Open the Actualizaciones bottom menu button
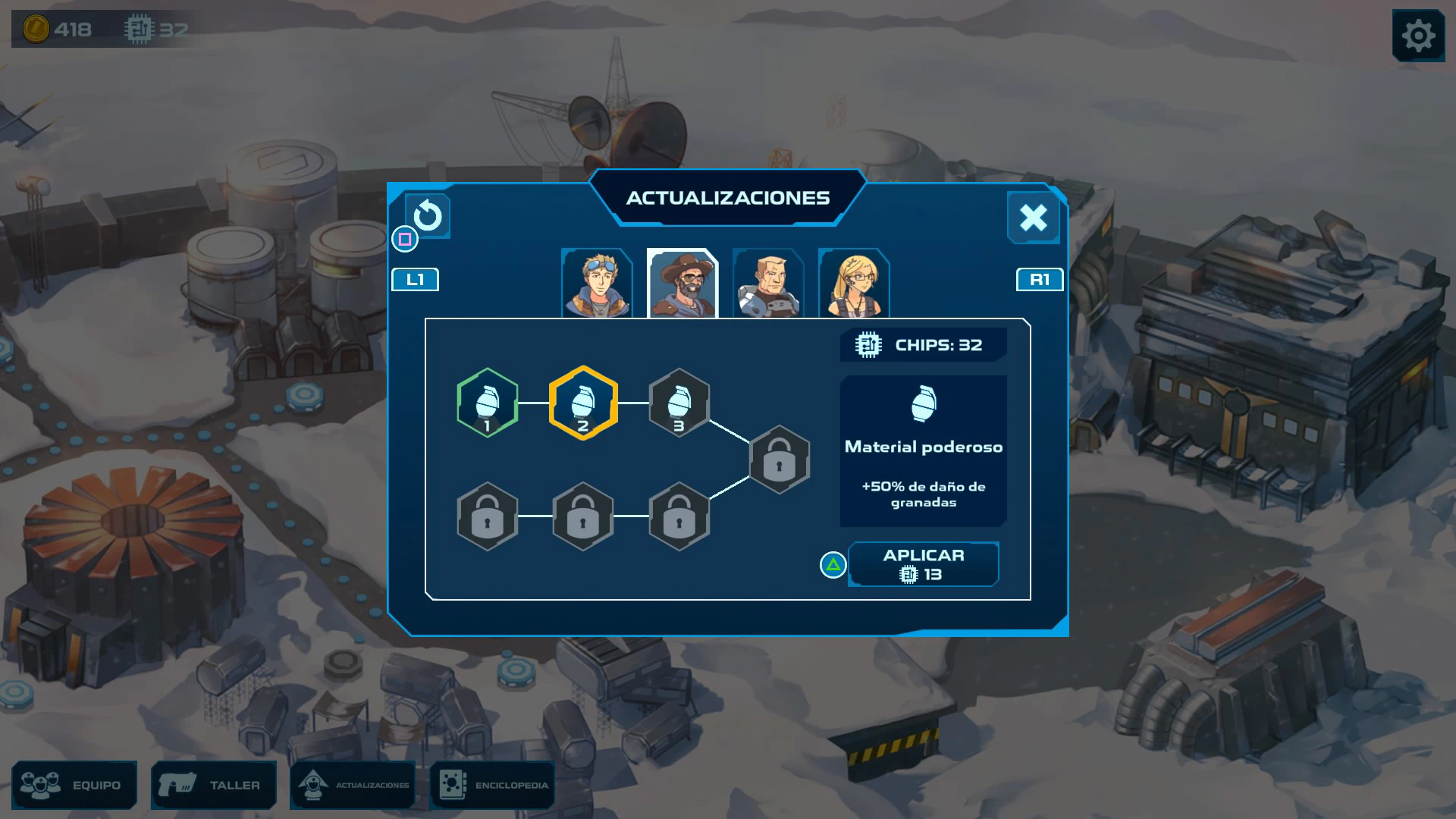1456x819 pixels. [x=353, y=785]
